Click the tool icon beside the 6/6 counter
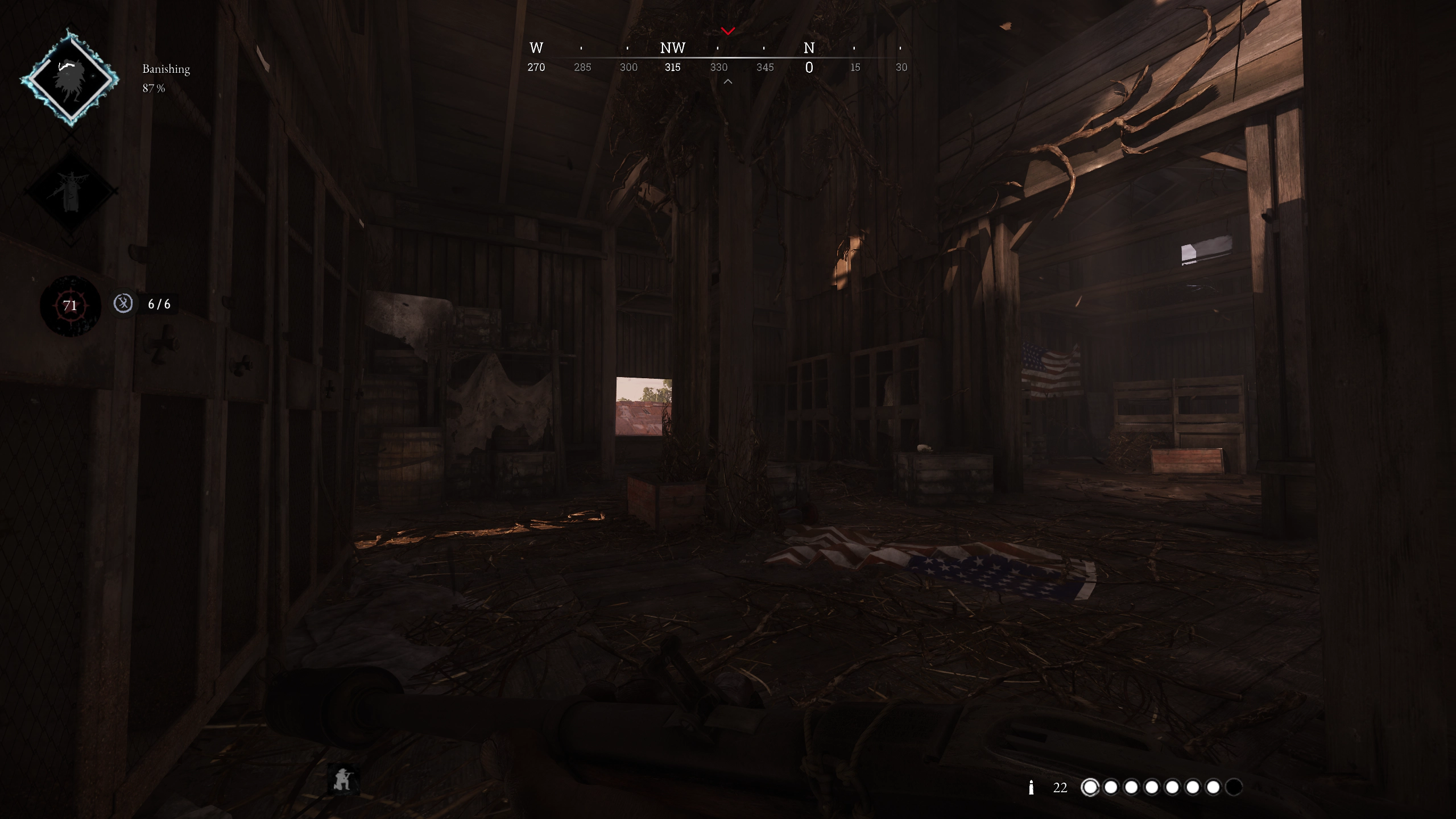This screenshot has width=1456, height=819. pyautogui.click(x=122, y=304)
